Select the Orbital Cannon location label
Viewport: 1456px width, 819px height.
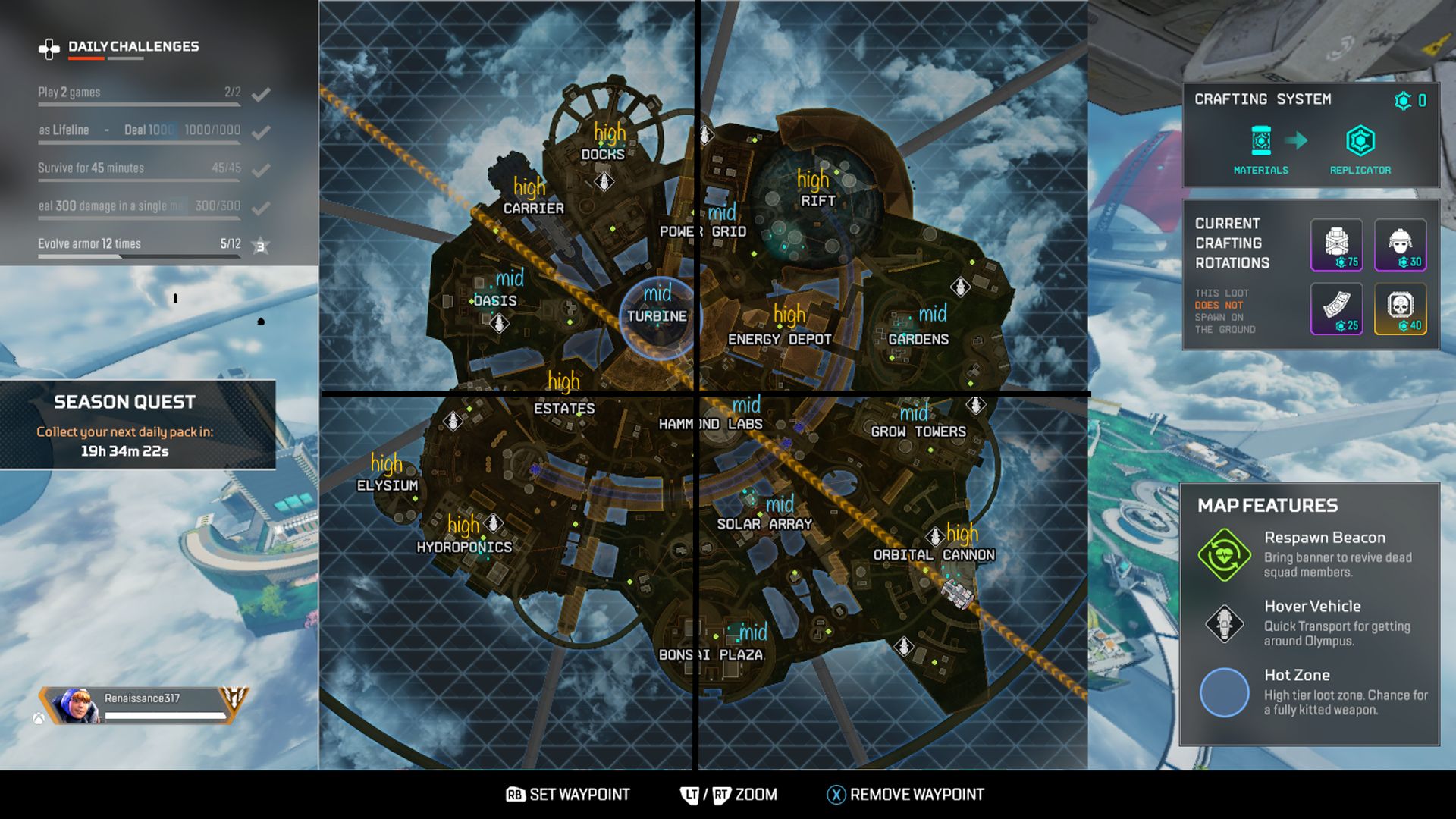(935, 554)
